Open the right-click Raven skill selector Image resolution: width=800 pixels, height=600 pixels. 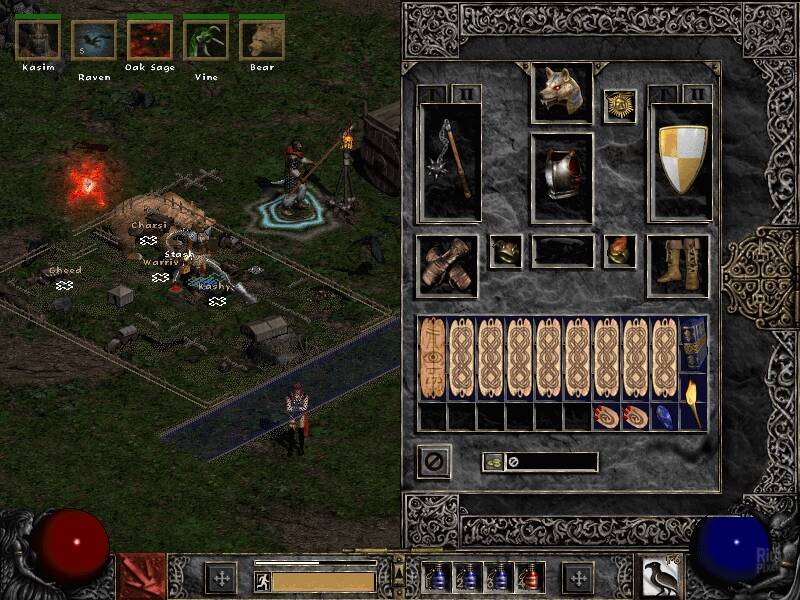click(x=660, y=577)
